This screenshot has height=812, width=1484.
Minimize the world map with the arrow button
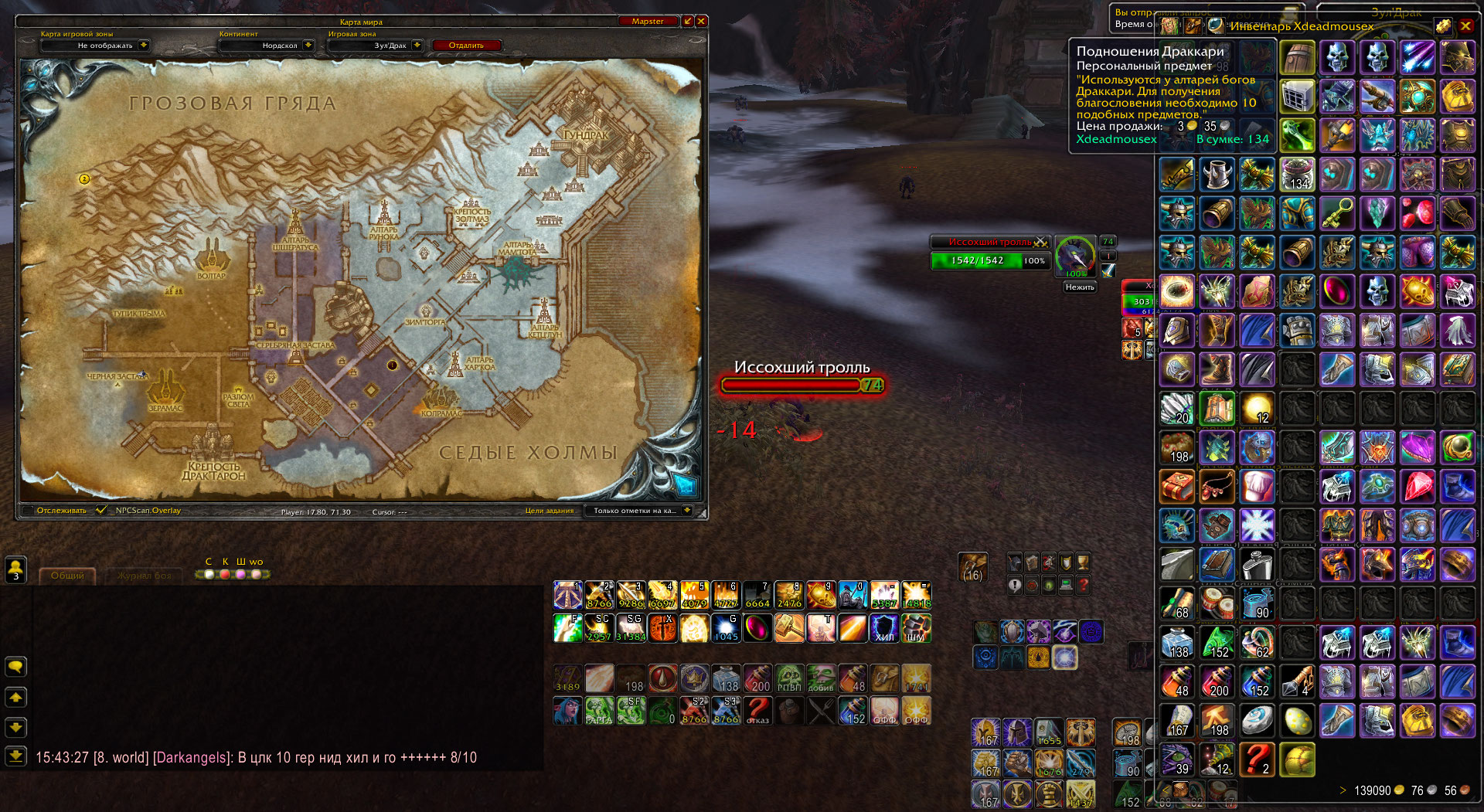click(687, 22)
